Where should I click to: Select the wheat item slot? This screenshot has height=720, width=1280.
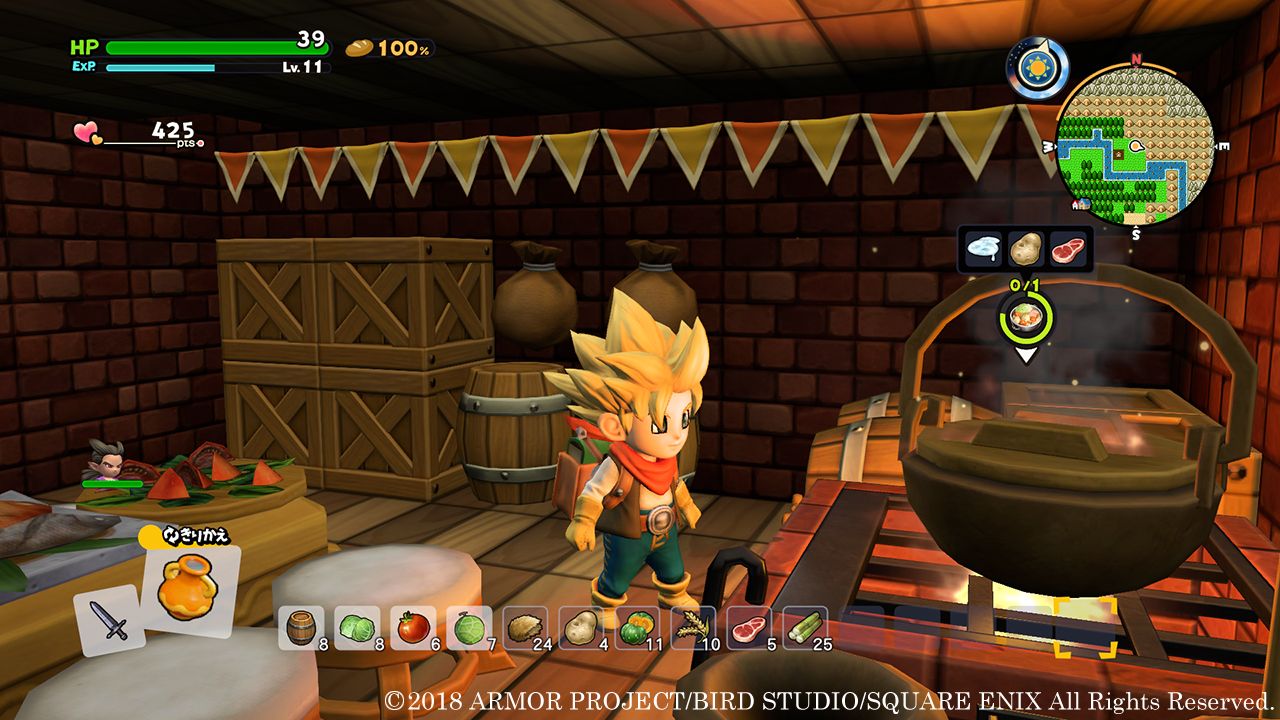tap(692, 627)
